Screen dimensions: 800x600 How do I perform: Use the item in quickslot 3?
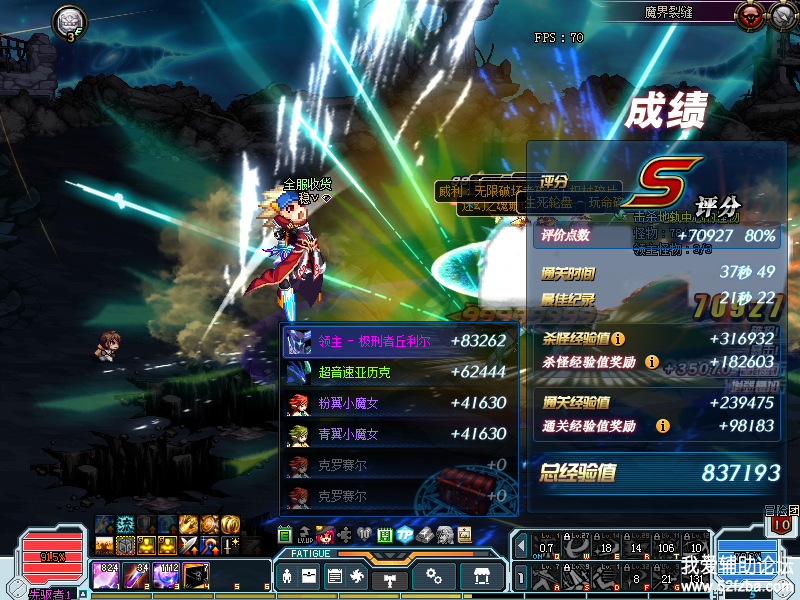pos(166,574)
